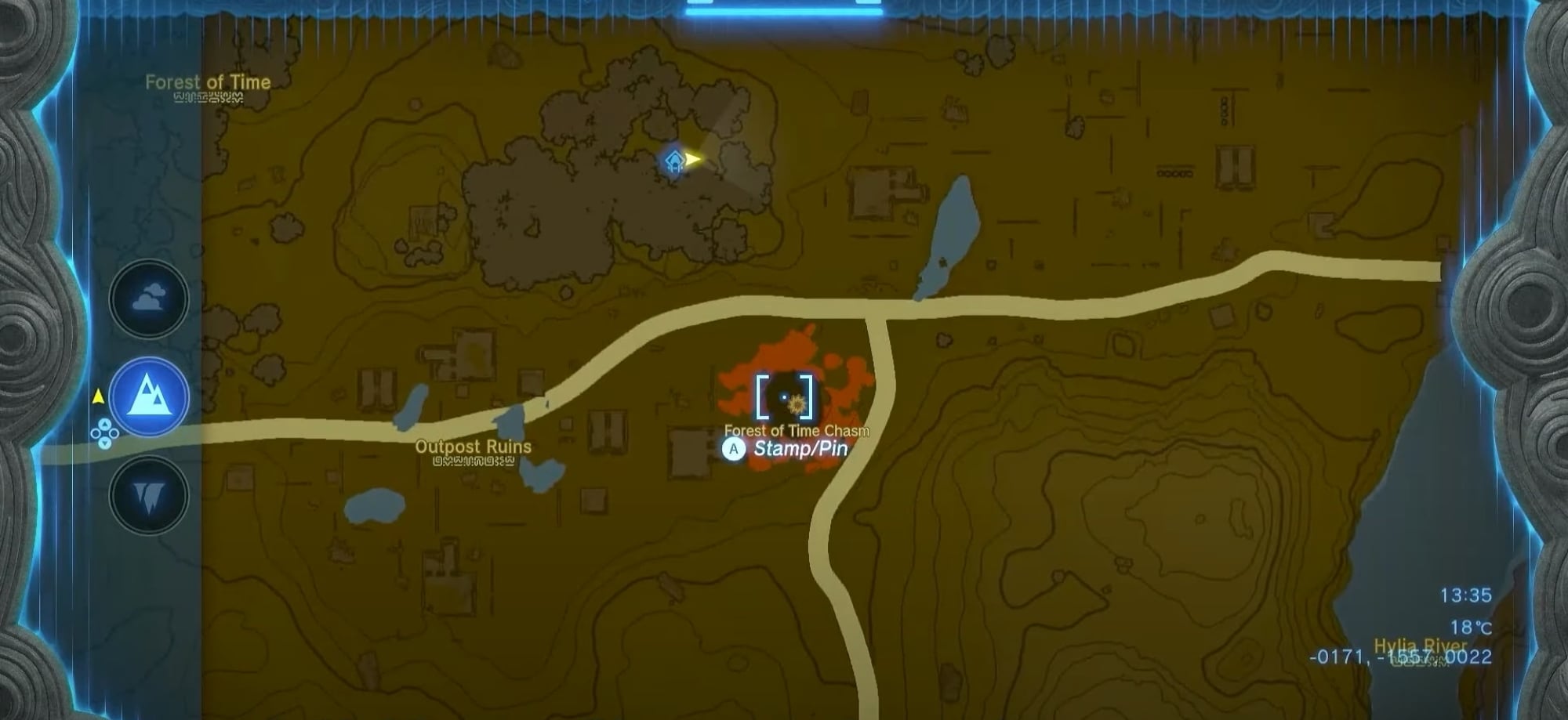Click the mini d-pad icon under layer buttons
Screen dimensions: 1568x720
click(x=105, y=434)
